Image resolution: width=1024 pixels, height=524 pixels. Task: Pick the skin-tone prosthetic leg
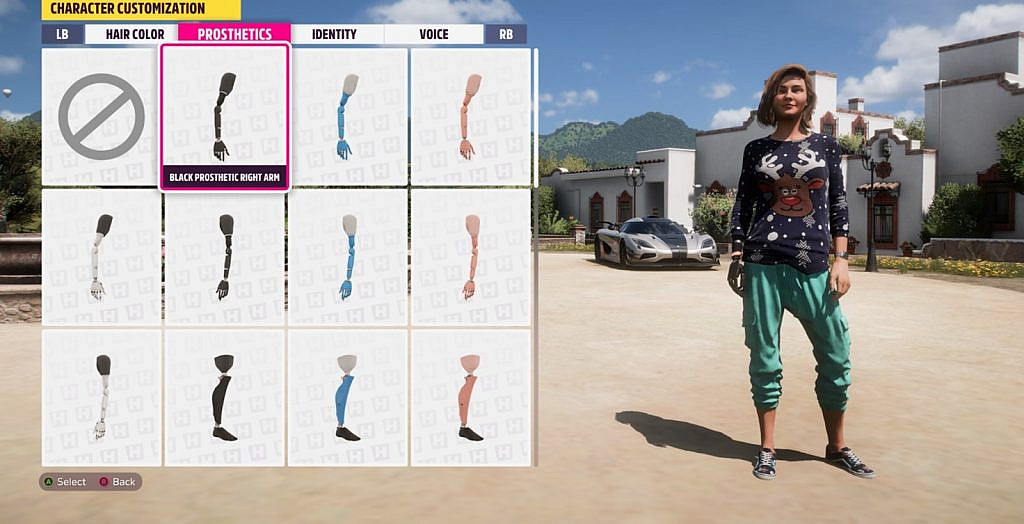[x=470, y=397]
